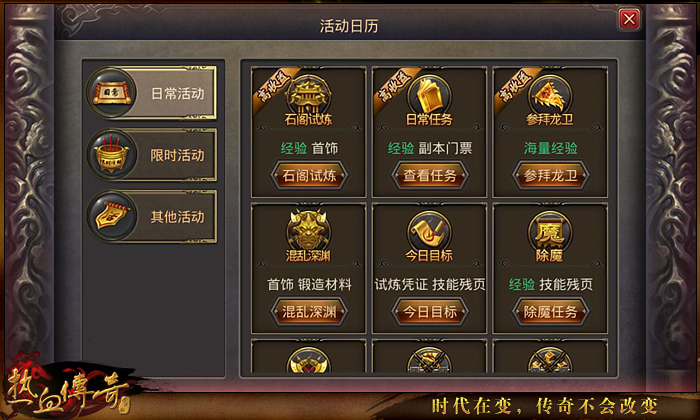Switch to the 日常活动 tab
This screenshot has width=700, height=420.
pyautogui.click(x=152, y=93)
